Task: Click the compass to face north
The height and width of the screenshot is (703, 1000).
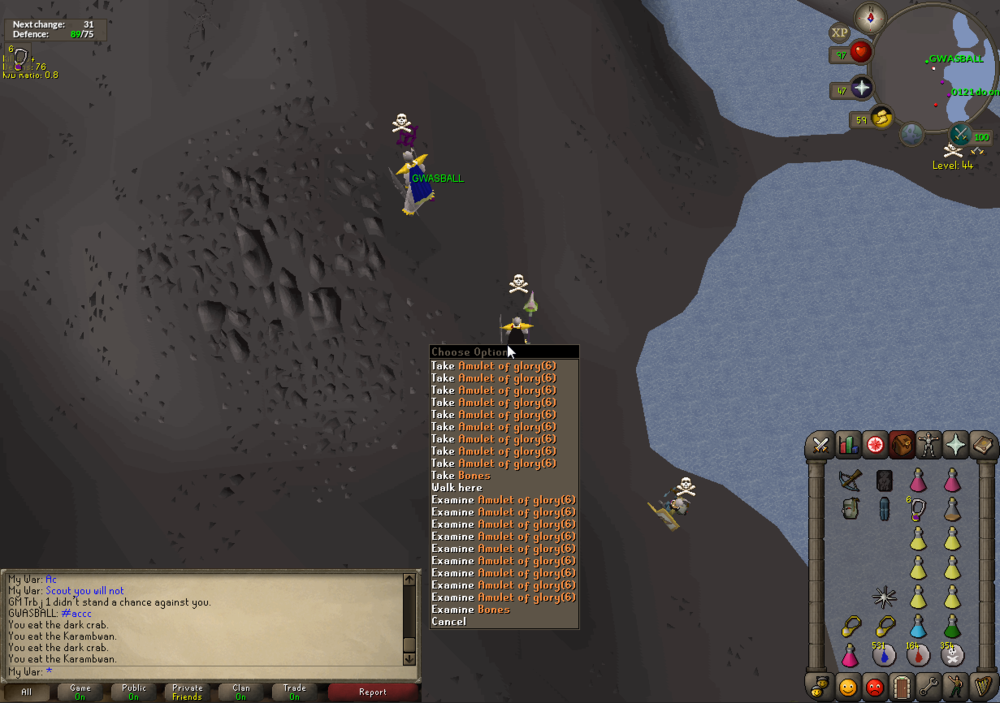Action: (871, 17)
